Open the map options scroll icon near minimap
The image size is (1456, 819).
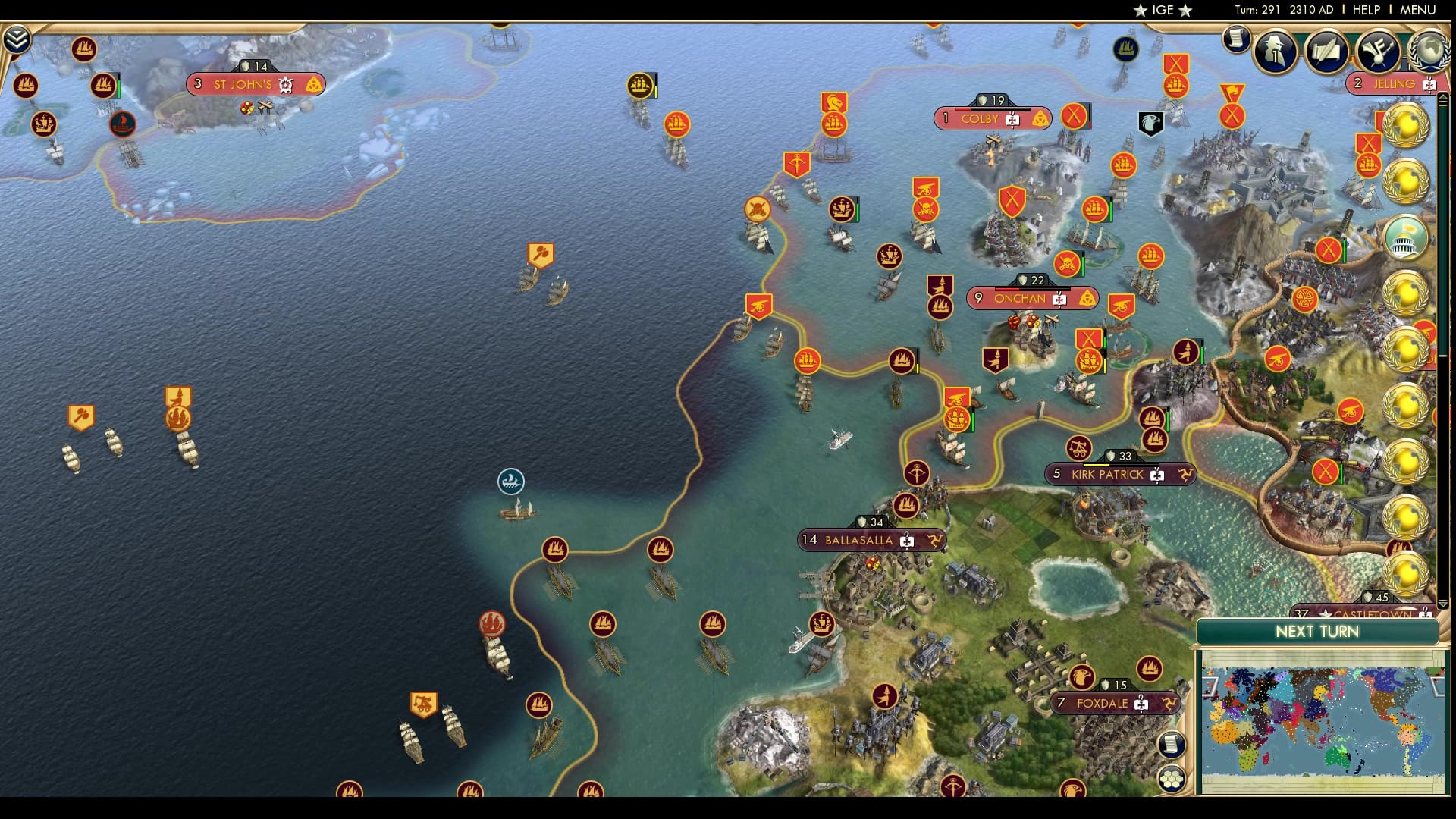1172,744
